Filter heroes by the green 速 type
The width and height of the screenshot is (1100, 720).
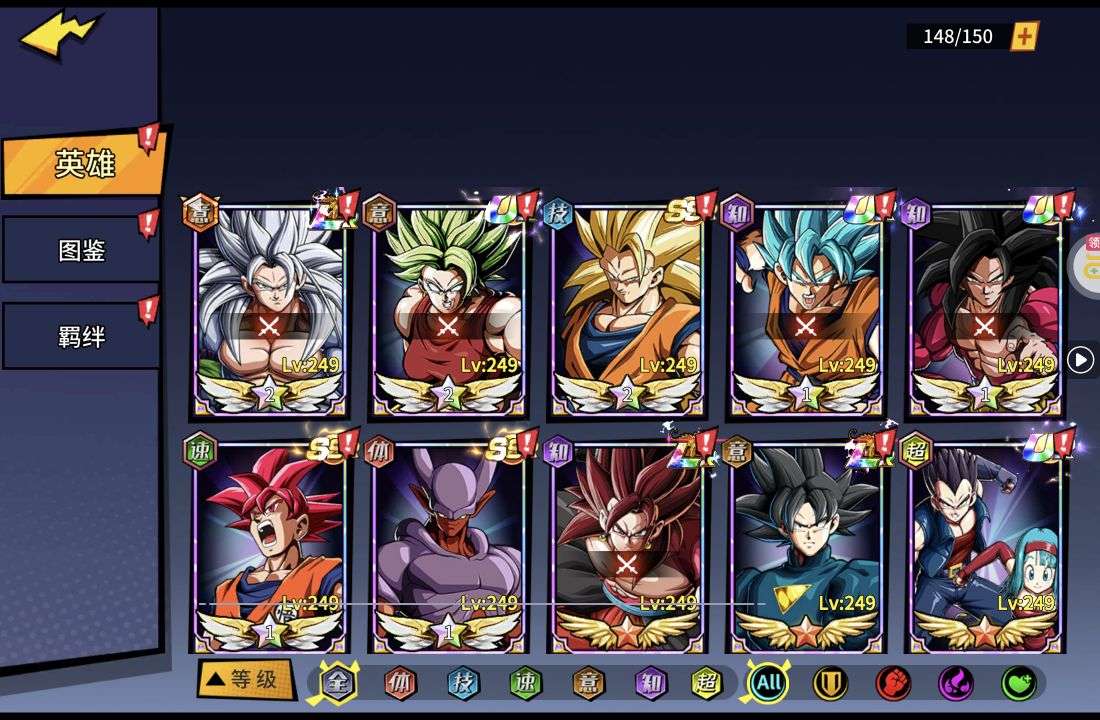click(x=525, y=683)
